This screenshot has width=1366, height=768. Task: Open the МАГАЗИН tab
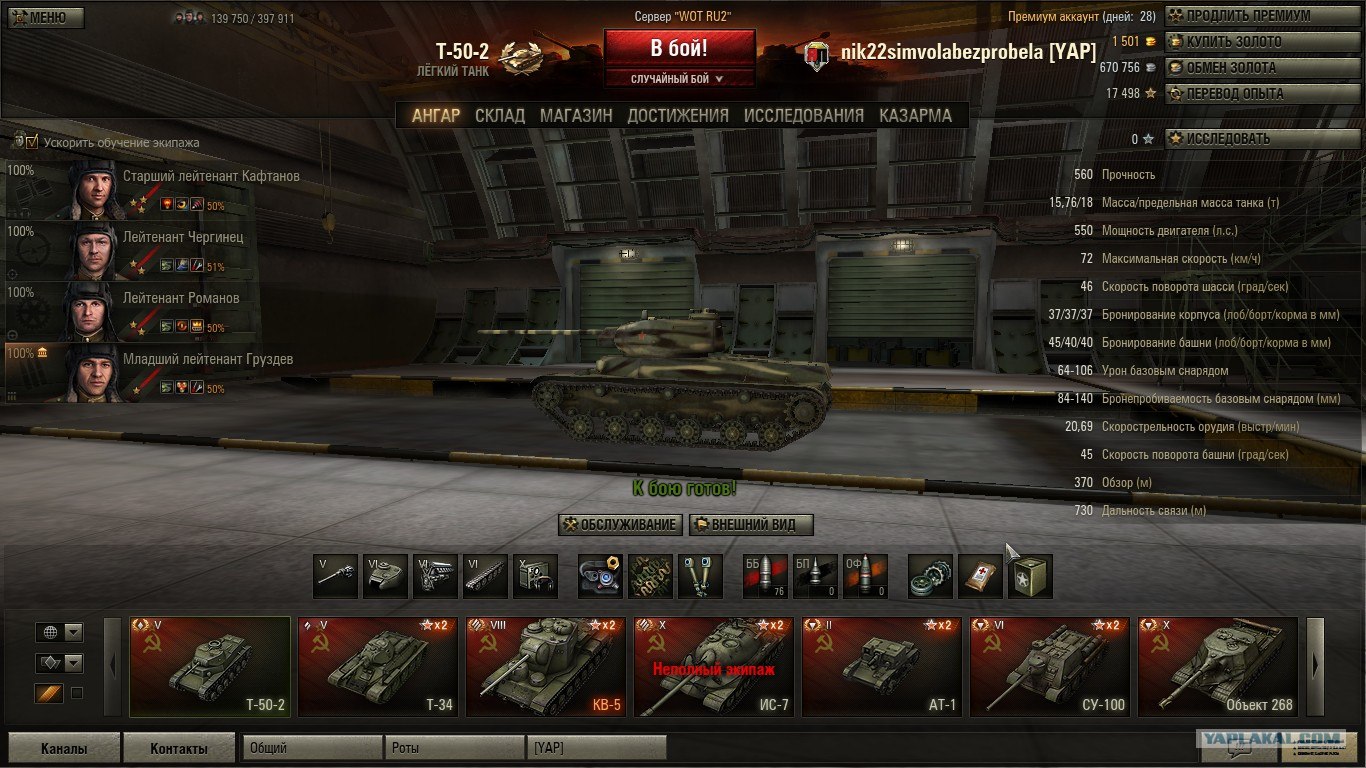point(576,115)
